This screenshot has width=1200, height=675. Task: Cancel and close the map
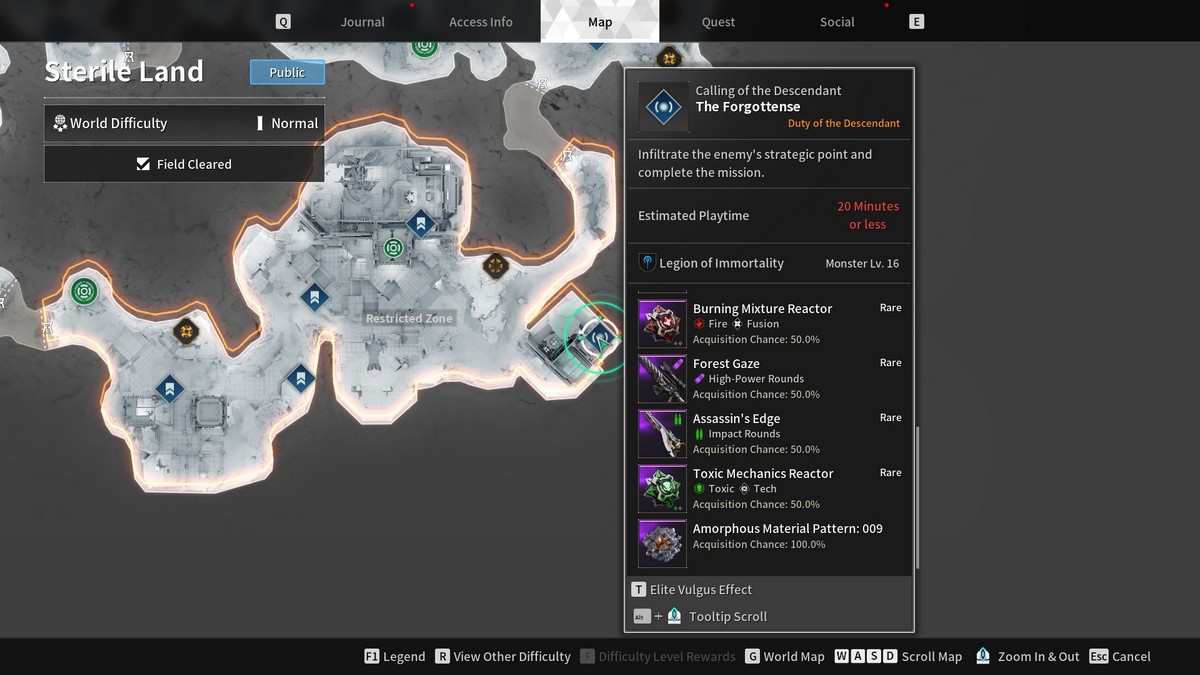coord(1120,657)
